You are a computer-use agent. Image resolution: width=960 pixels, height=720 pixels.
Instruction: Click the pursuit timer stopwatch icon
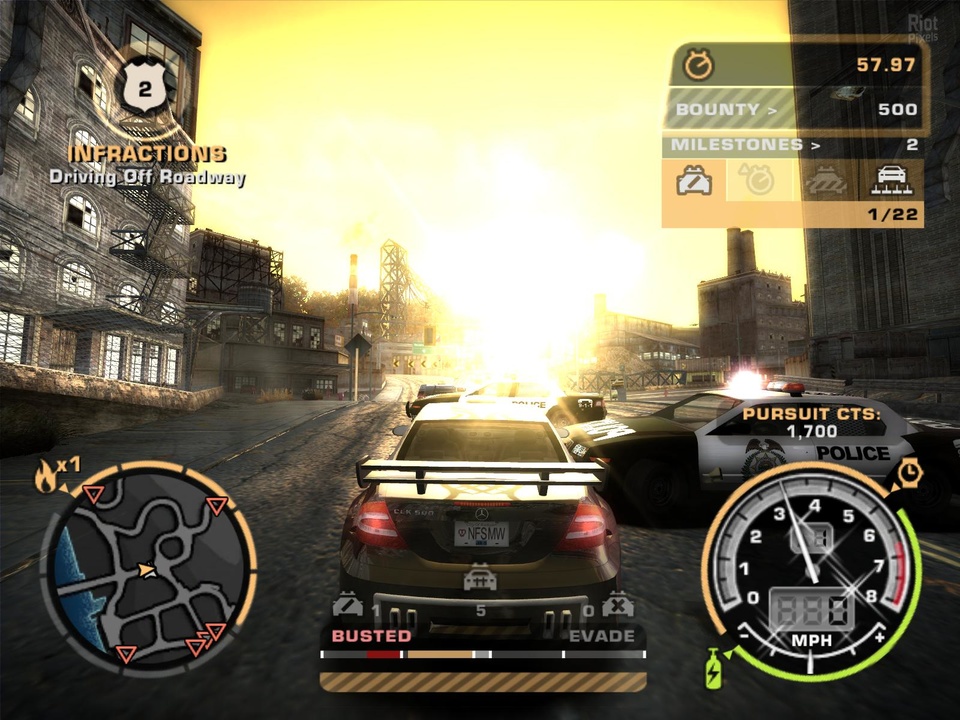[x=698, y=66]
